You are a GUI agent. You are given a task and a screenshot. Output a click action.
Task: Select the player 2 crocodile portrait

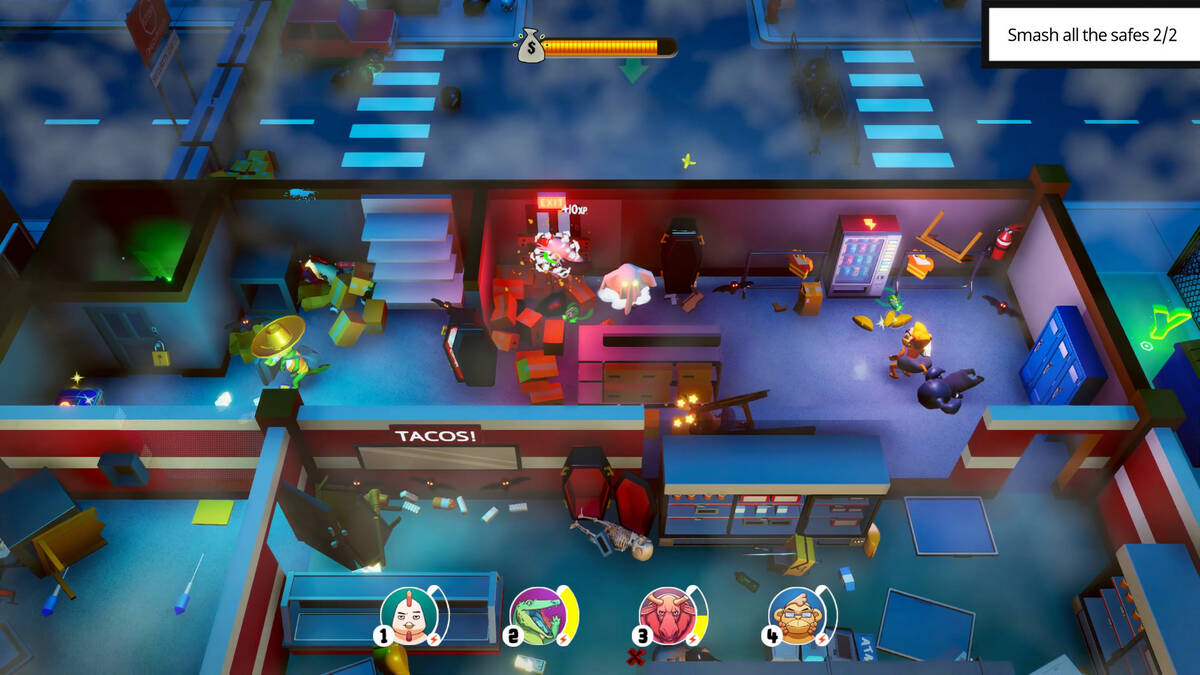pos(538,615)
